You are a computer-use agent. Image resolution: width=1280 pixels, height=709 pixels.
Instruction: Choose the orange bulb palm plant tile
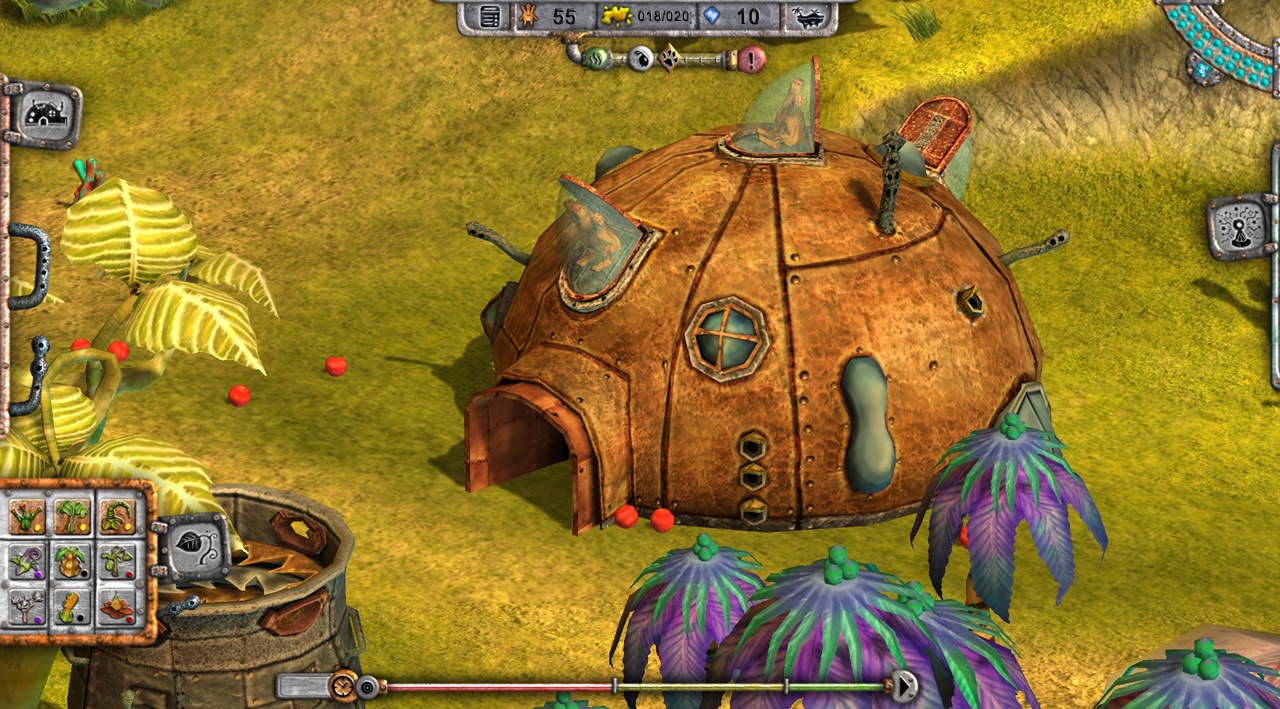click(72, 561)
